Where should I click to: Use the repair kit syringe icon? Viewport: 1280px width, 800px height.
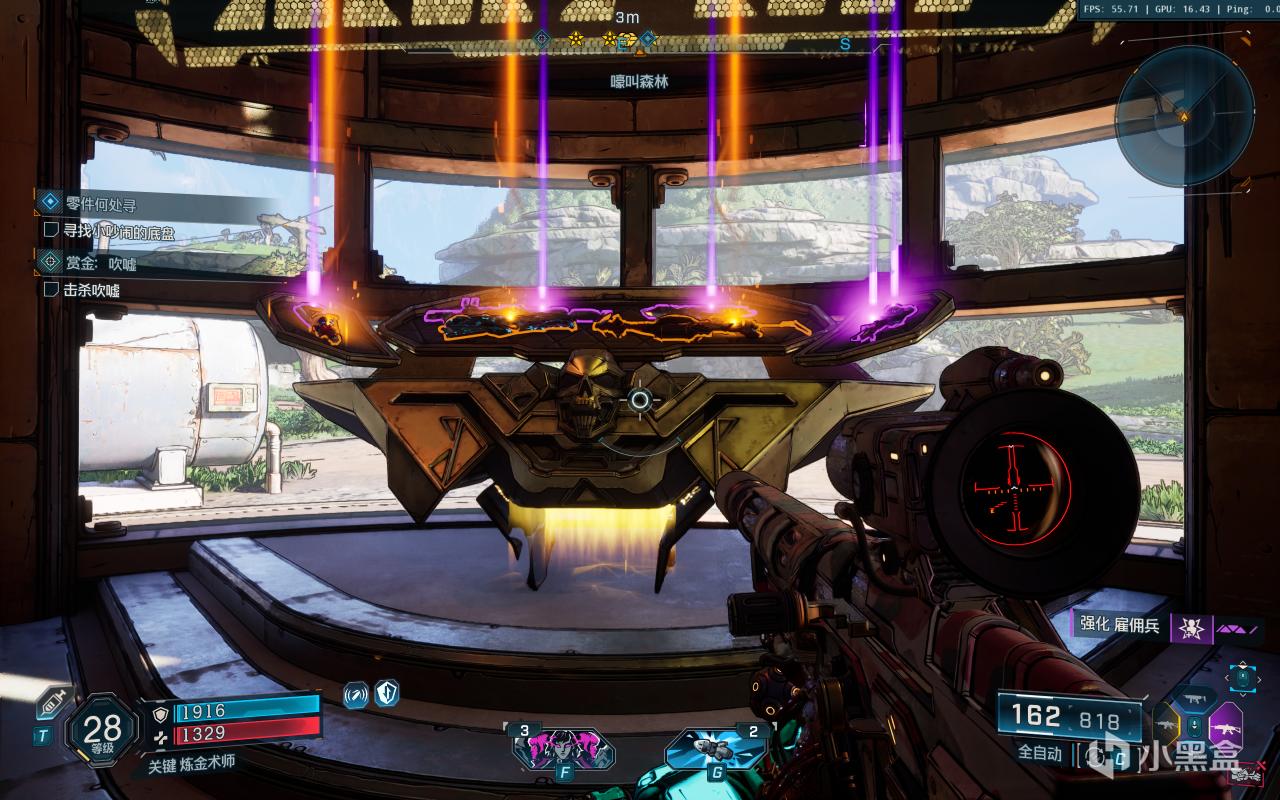click(50, 706)
